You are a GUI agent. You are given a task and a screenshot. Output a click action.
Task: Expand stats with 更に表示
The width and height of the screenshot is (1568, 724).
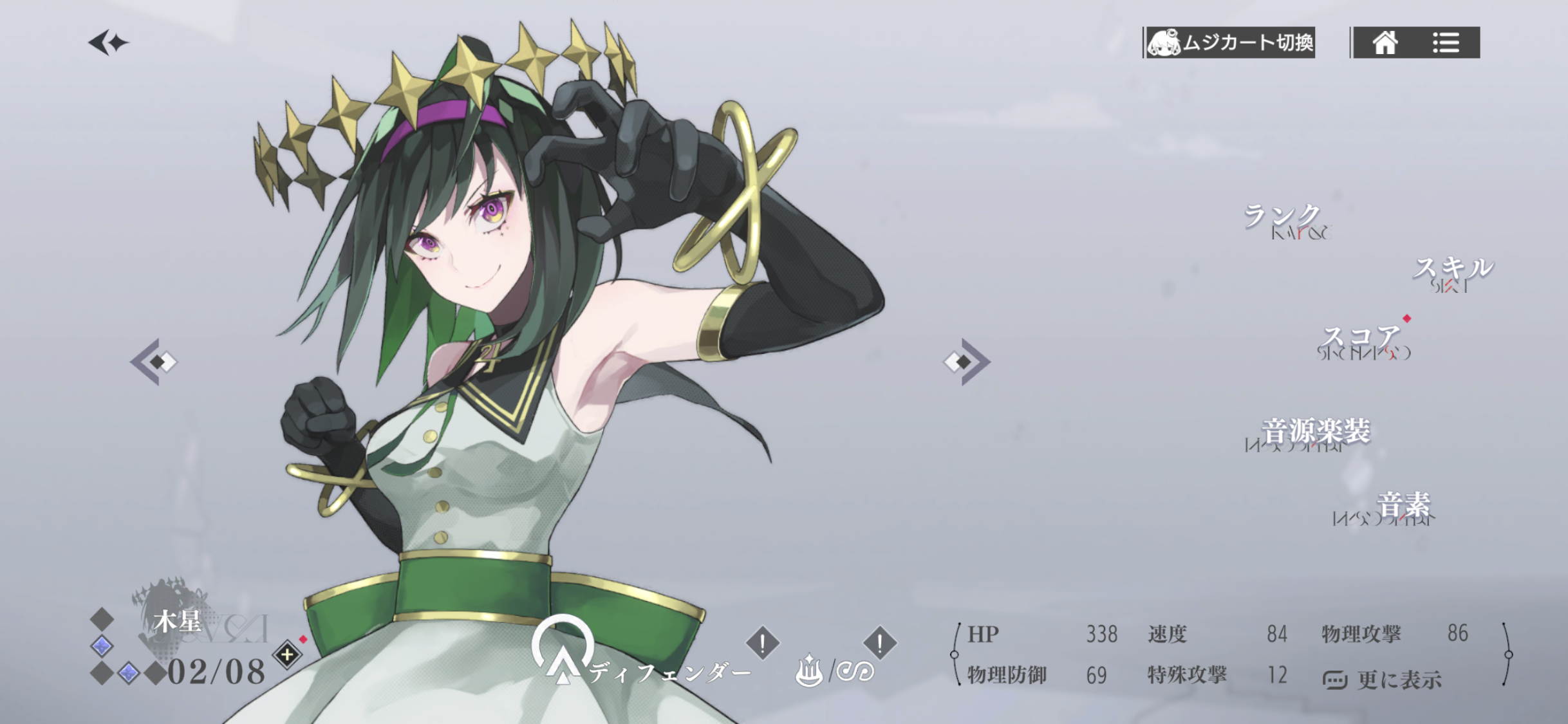1384,679
